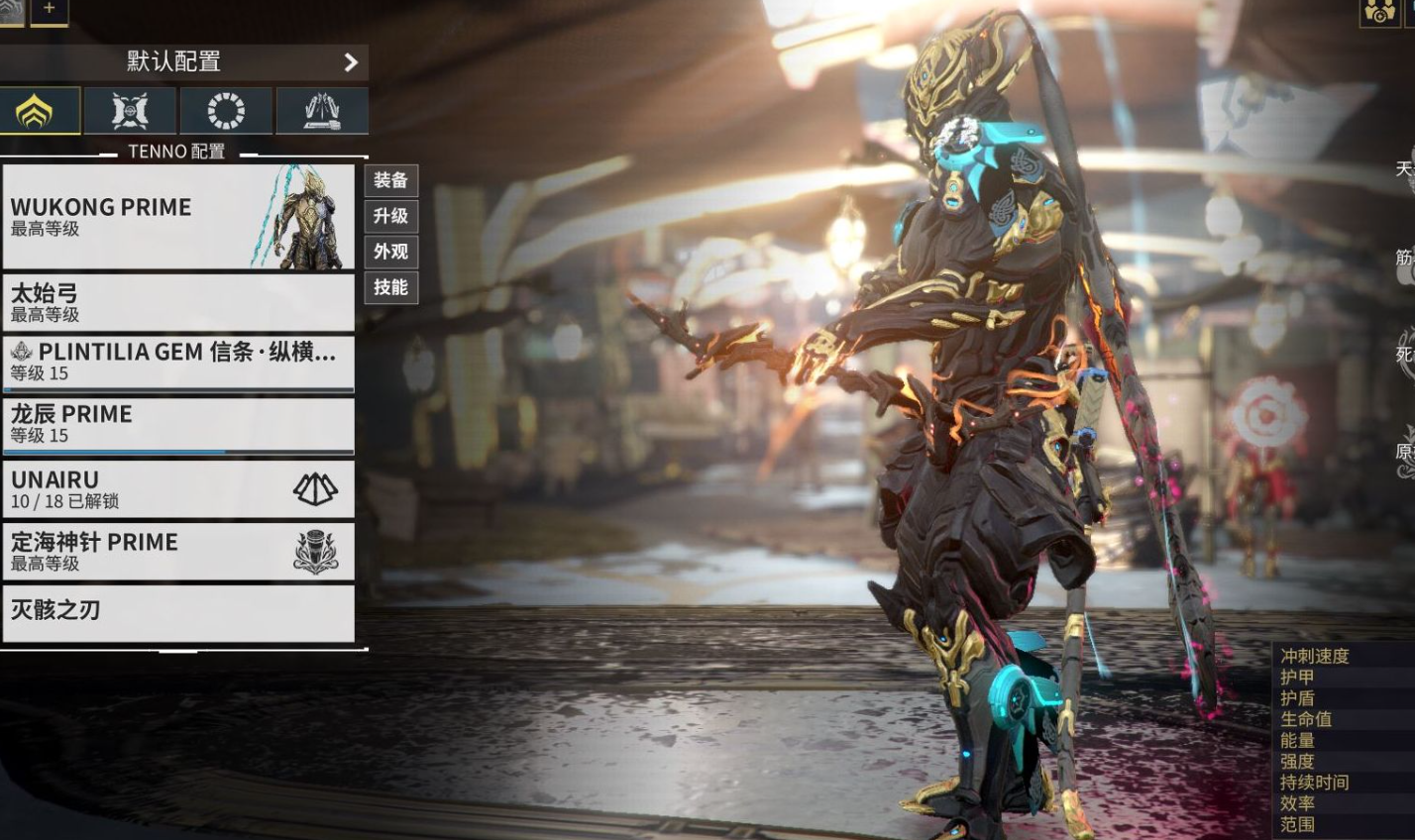Choose the 太始弓 primary weapon slot
Screen dimensions: 1415x840
[x=178, y=302]
